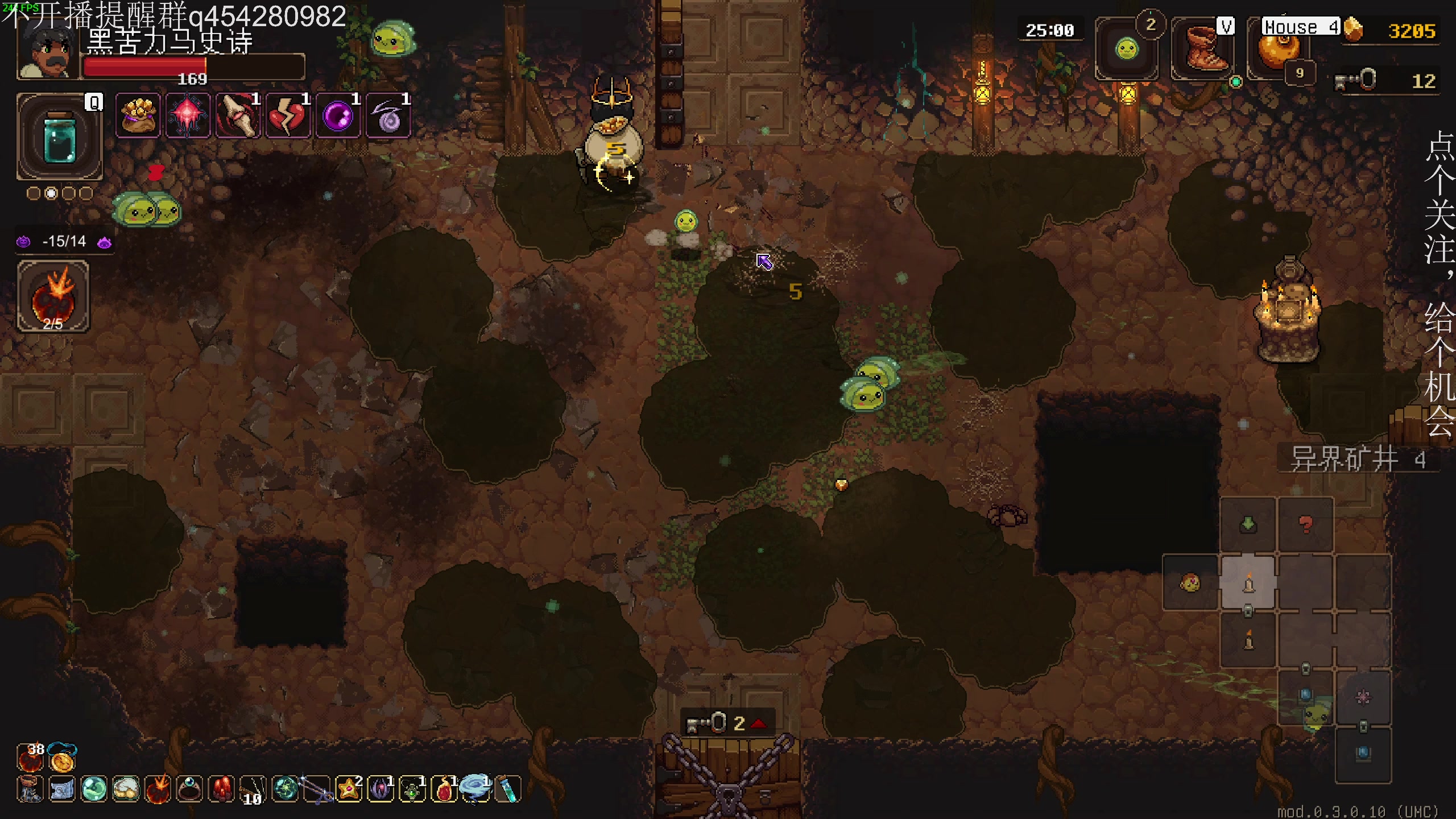Click the ring with blue gem relic
The height and width of the screenshot is (819, 1456).
coord(189,789)
